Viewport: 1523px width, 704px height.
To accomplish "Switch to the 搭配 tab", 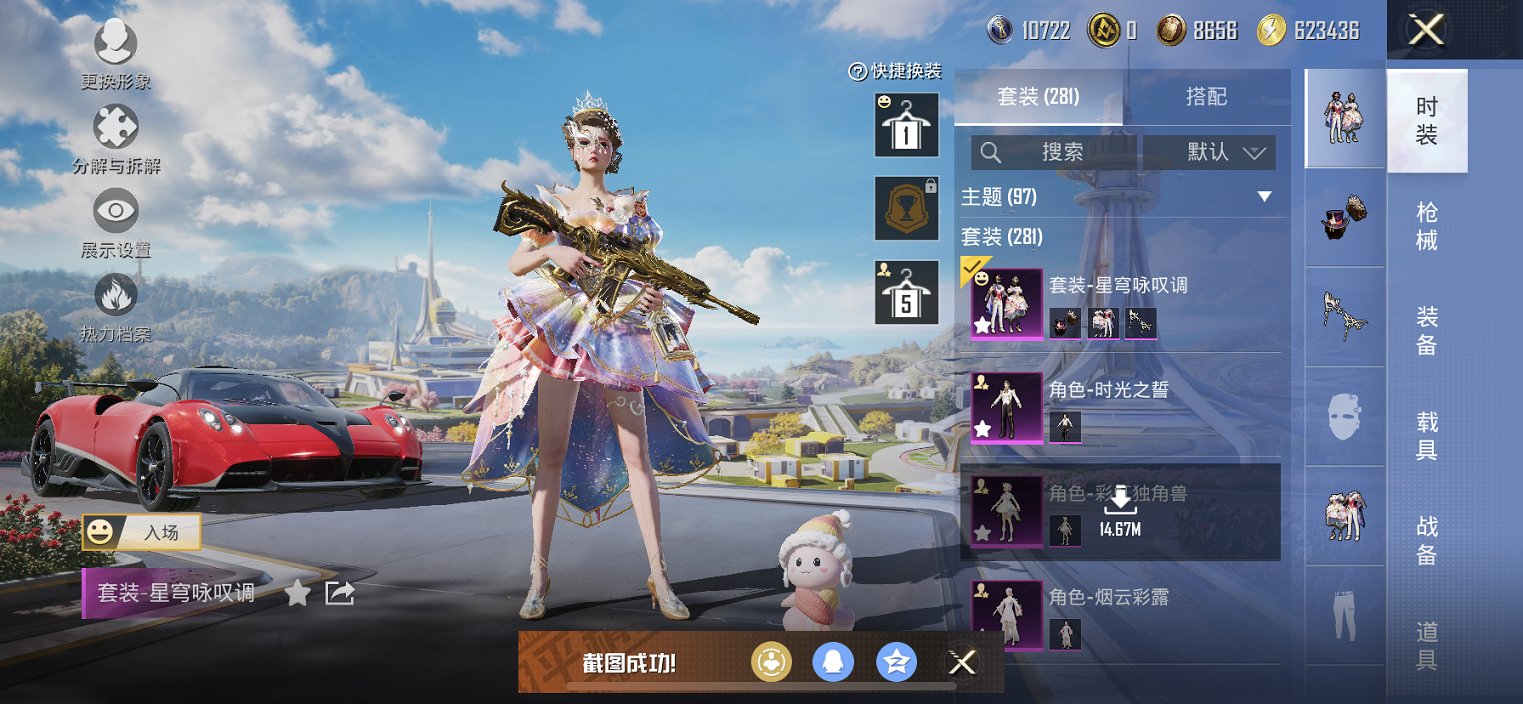I will (x=1206, y=97).
